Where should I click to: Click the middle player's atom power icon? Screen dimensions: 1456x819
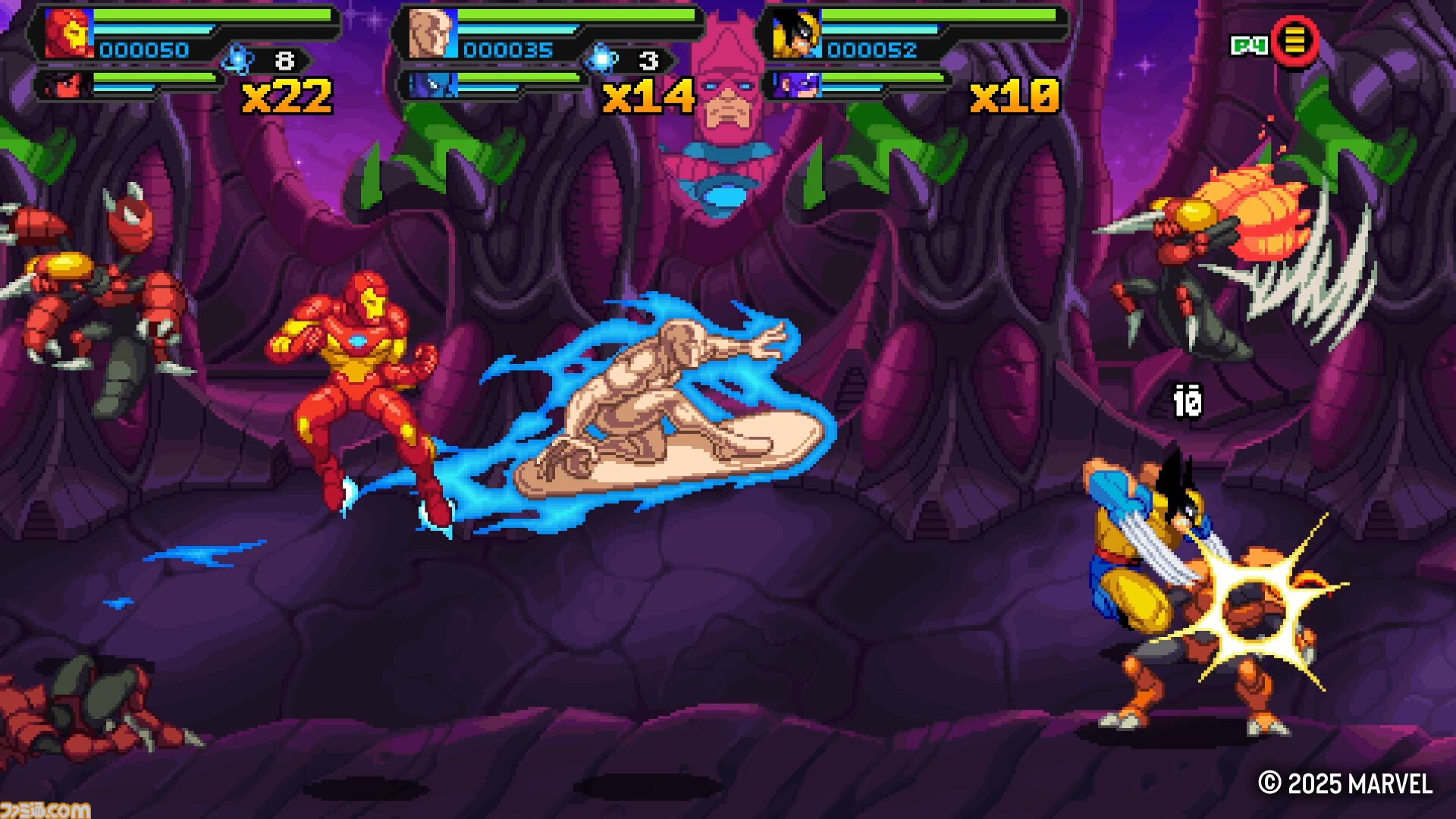click(601, 59)
